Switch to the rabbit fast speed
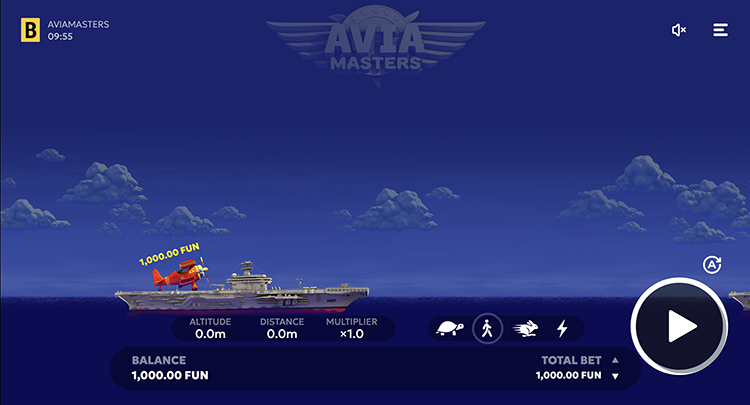 [x=525, y=328]
